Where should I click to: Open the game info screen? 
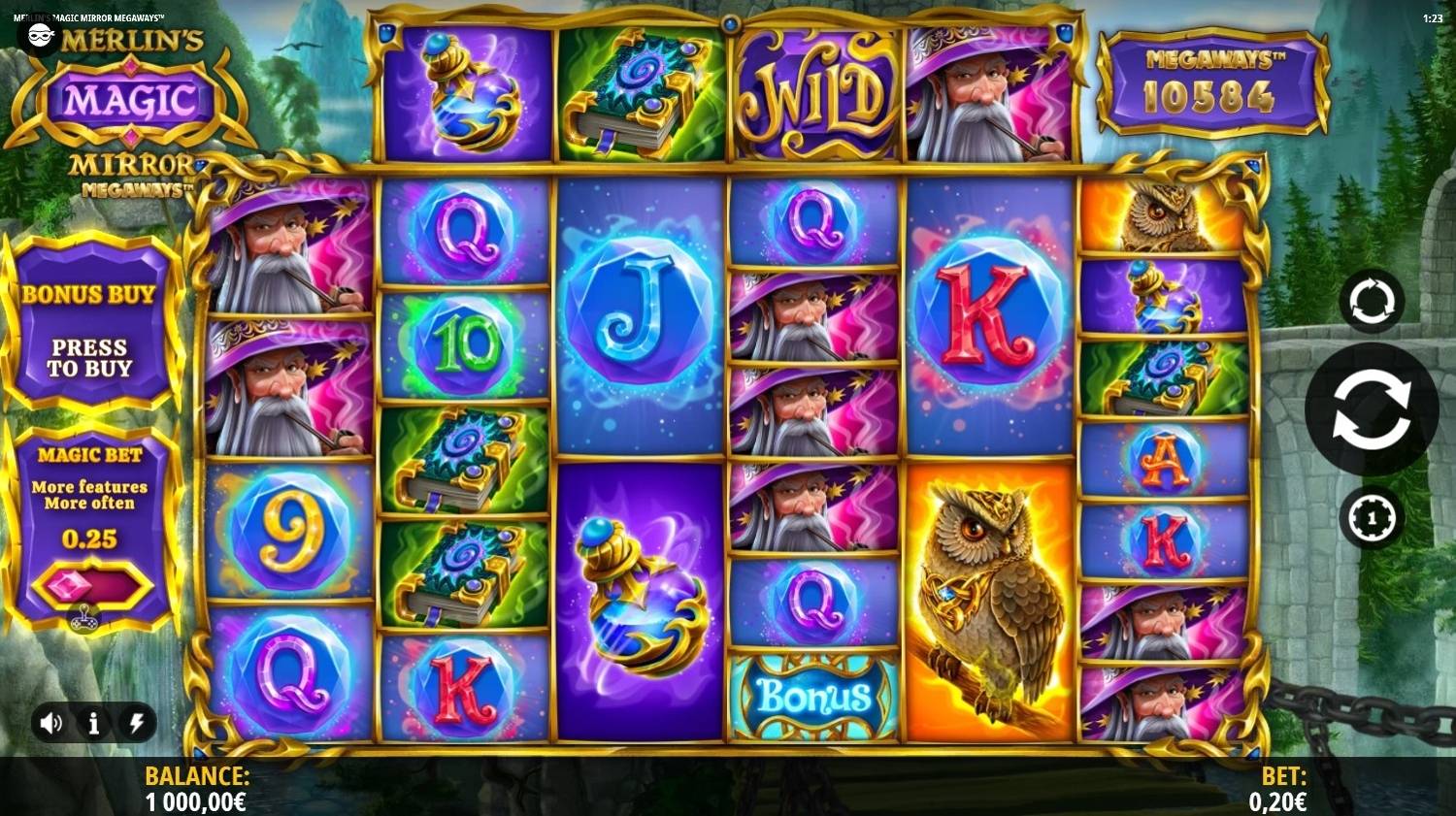[93, 722]
